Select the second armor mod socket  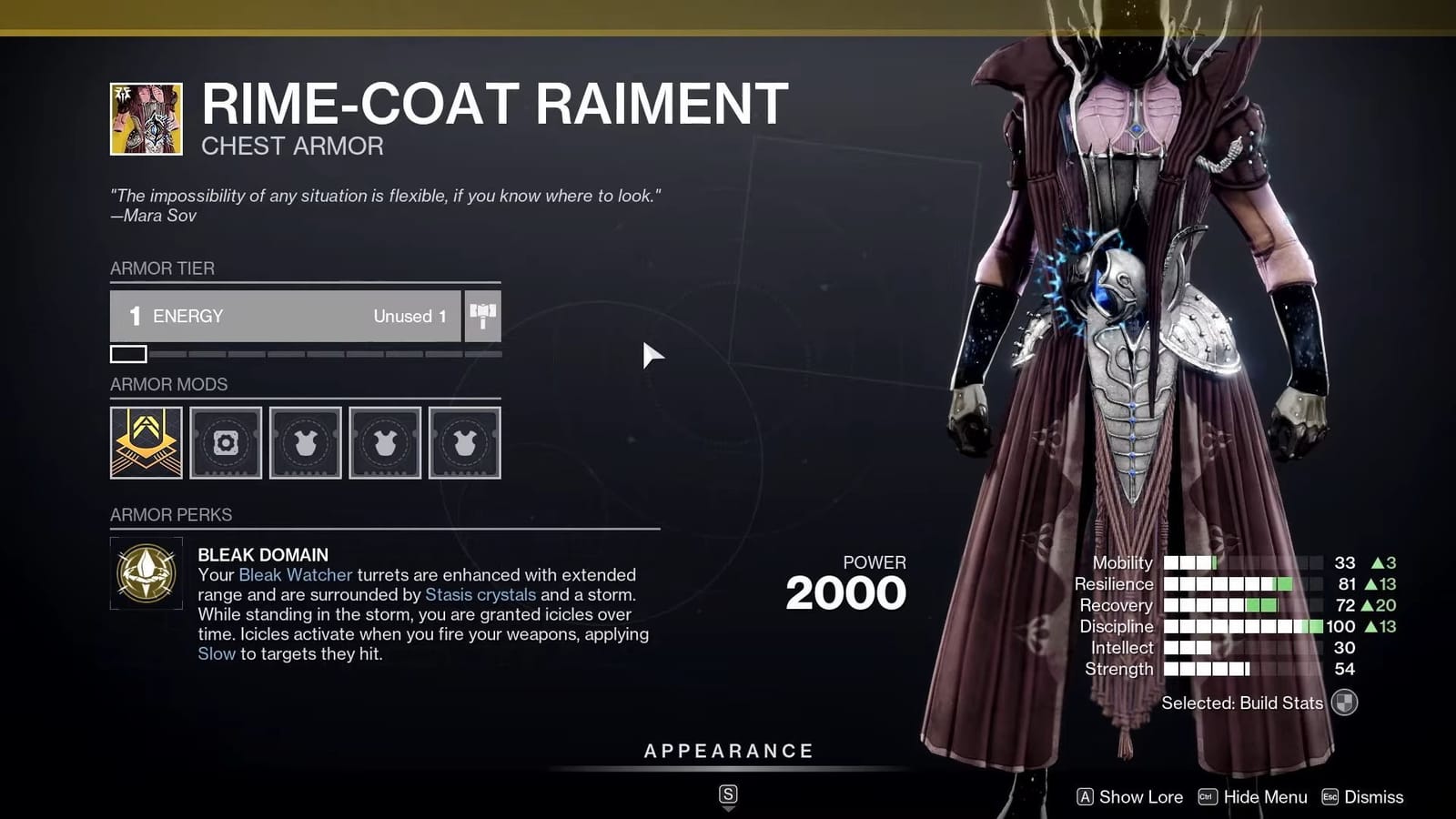coord(226,443)
